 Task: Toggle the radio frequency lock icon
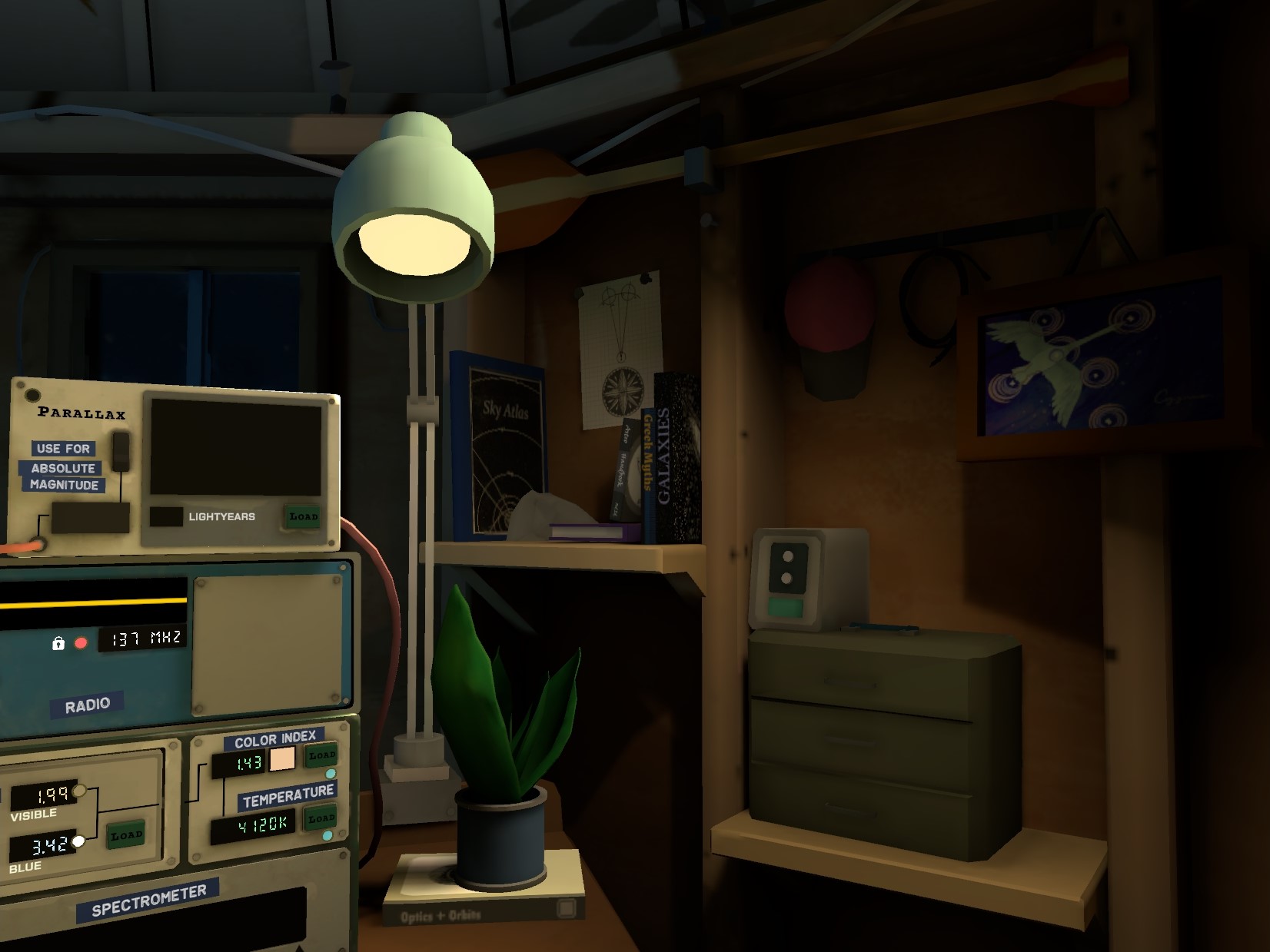click(58, 643)
